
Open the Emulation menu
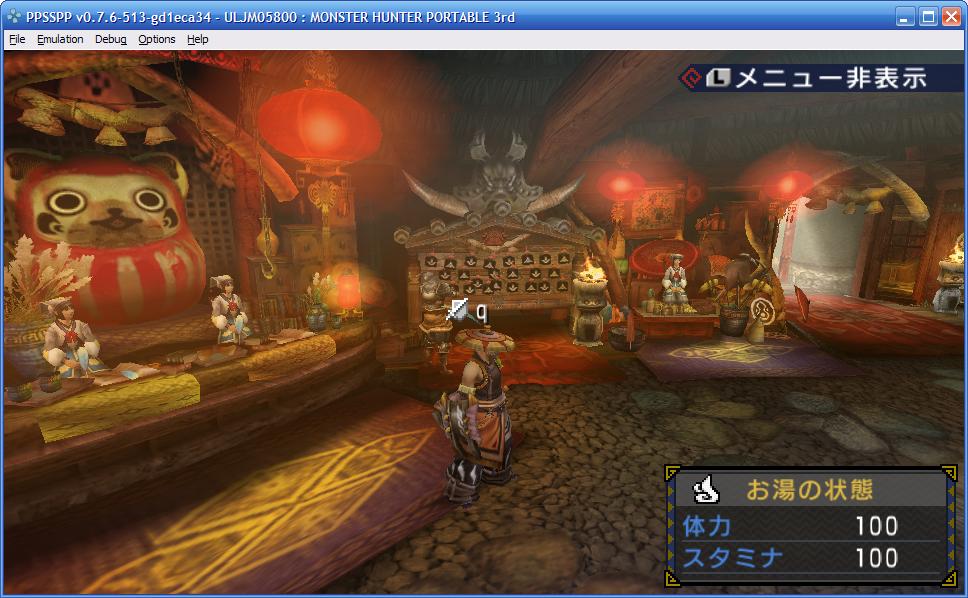tap(60, 39)
